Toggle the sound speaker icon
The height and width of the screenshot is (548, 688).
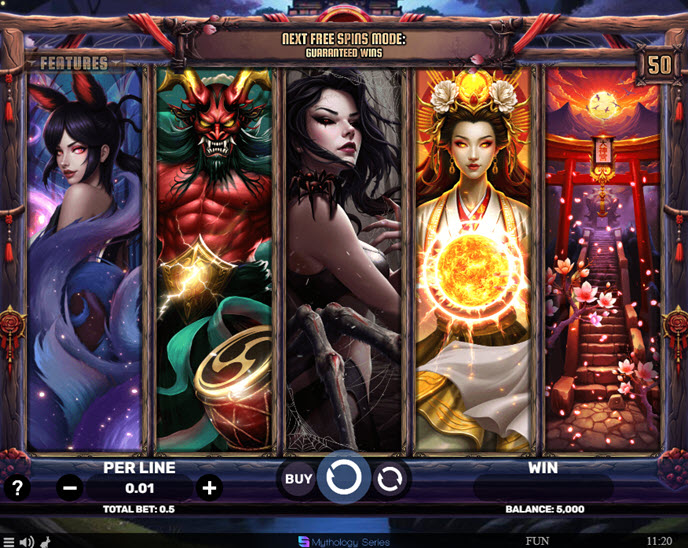[x=27, y=541]
